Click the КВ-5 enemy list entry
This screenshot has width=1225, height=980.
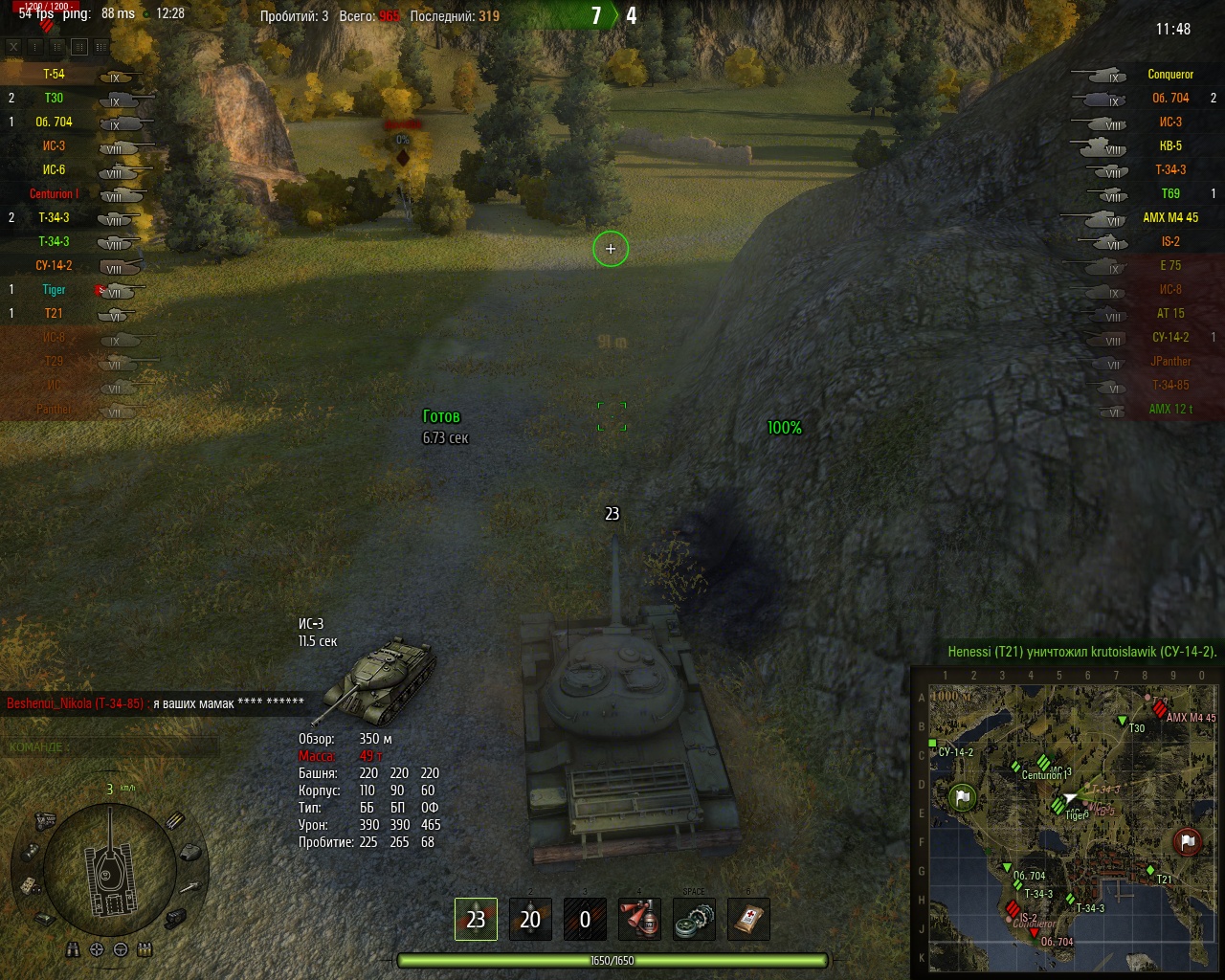1169,145
